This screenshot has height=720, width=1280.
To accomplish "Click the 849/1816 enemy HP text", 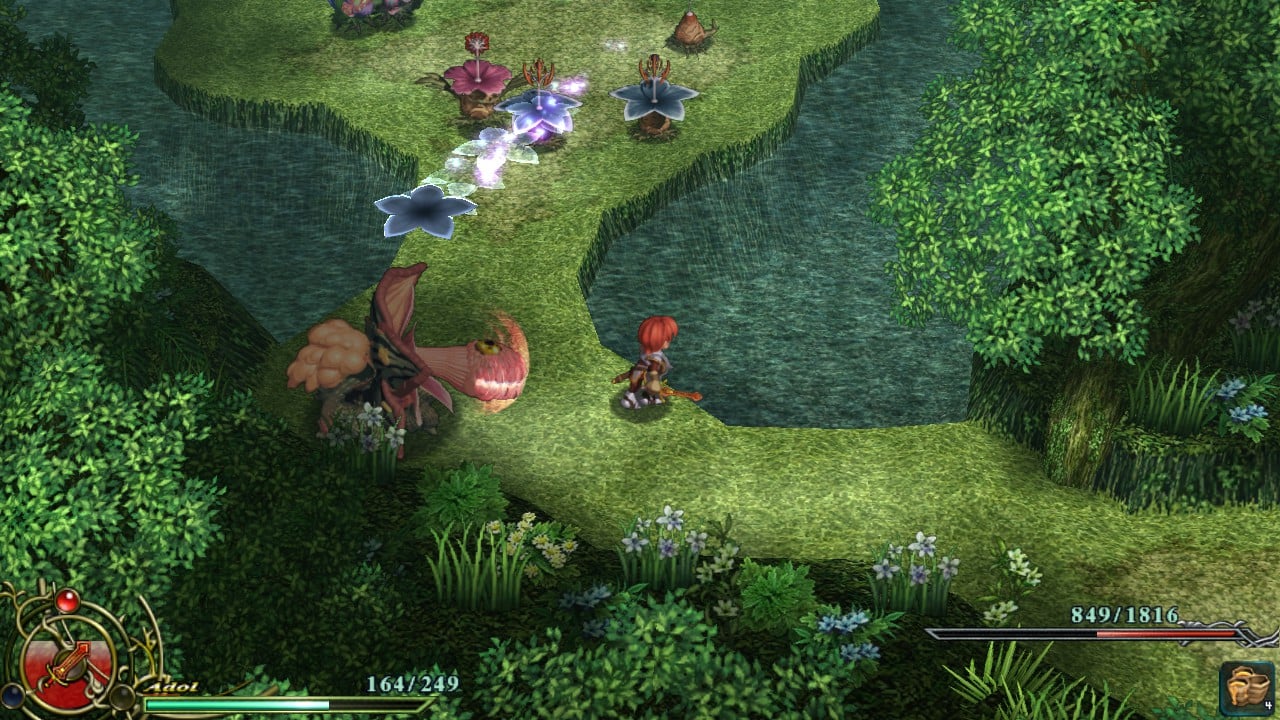I will pyautogui.click(x=1125, y=613).
